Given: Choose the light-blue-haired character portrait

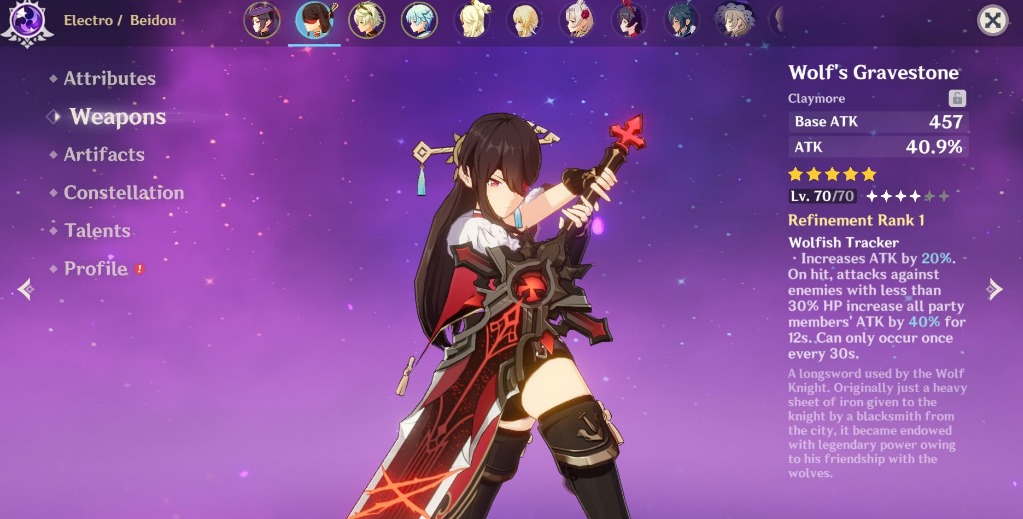Looking at the screenshot, I should pos(419,20).
